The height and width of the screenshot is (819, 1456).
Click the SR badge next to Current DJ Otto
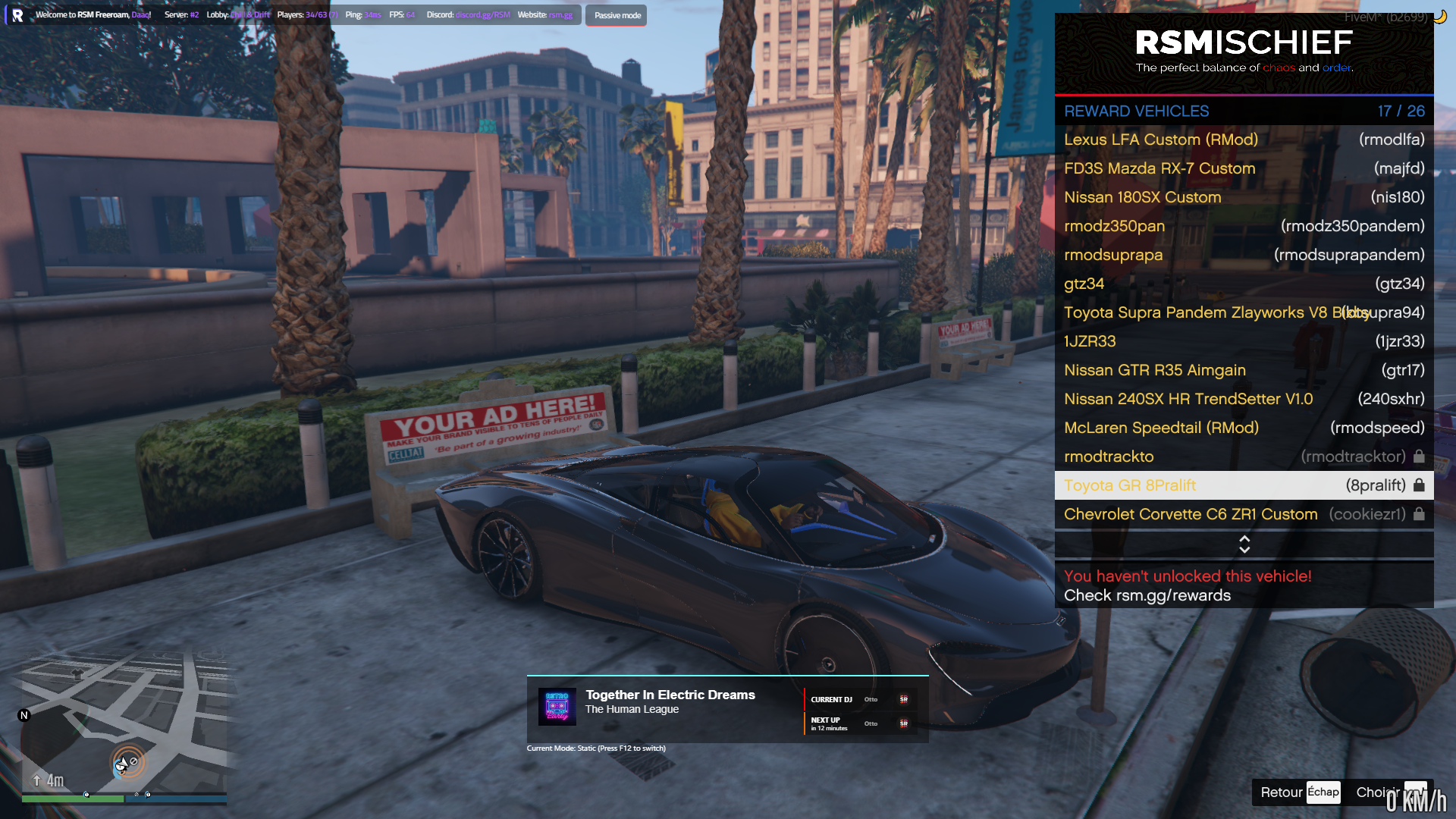(903, 699)
